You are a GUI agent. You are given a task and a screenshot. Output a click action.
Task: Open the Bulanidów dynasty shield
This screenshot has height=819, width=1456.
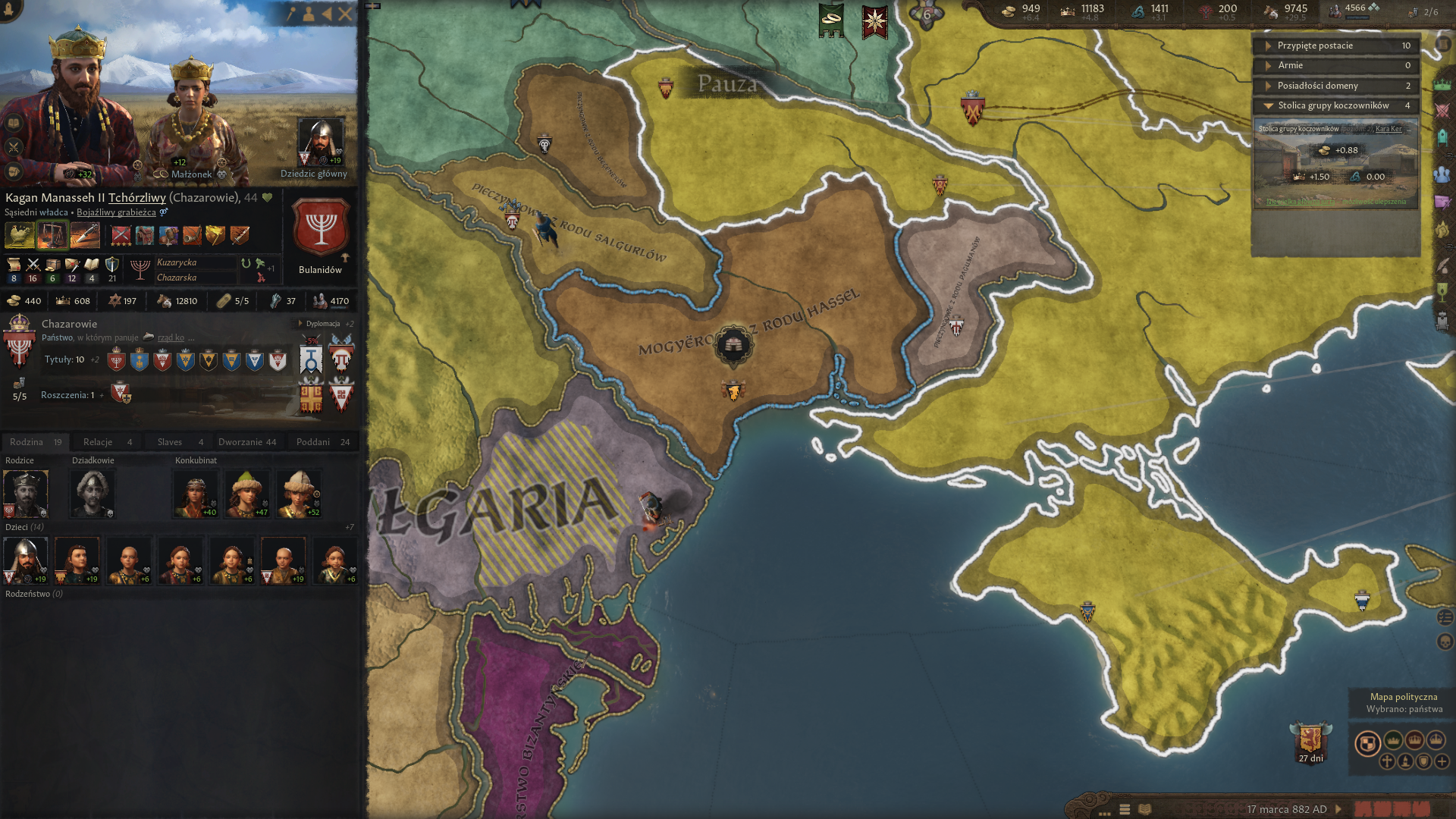click(x=321, y=227)
